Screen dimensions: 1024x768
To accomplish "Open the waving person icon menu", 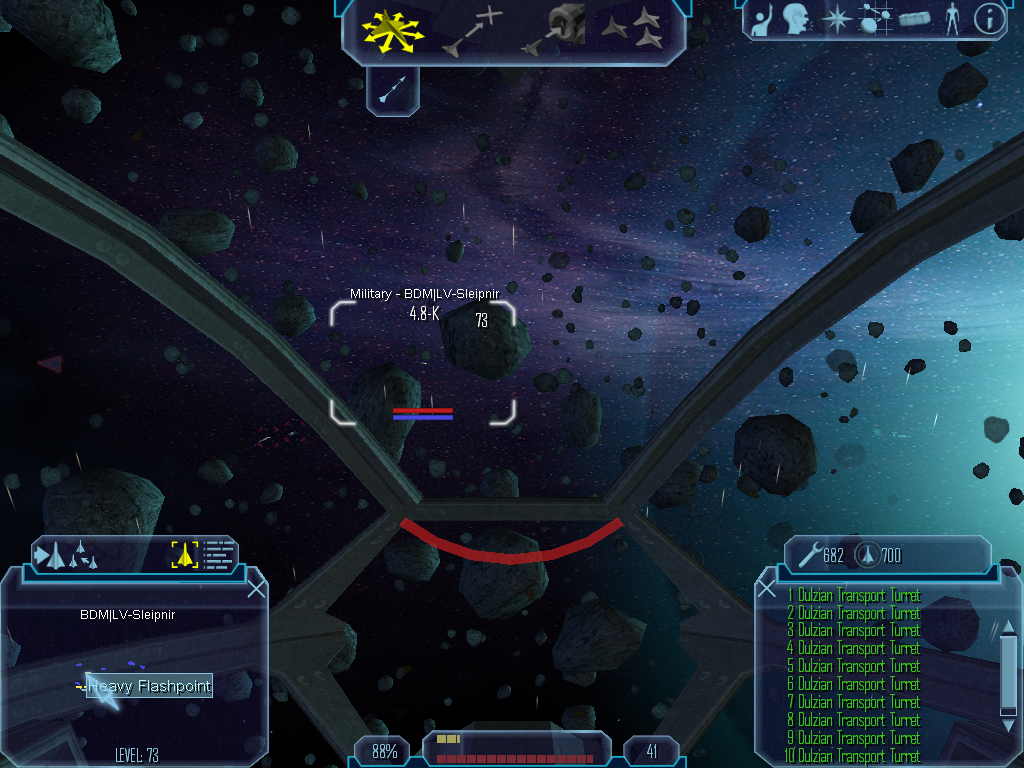I will pyautogui.click(x=761, y=19).
